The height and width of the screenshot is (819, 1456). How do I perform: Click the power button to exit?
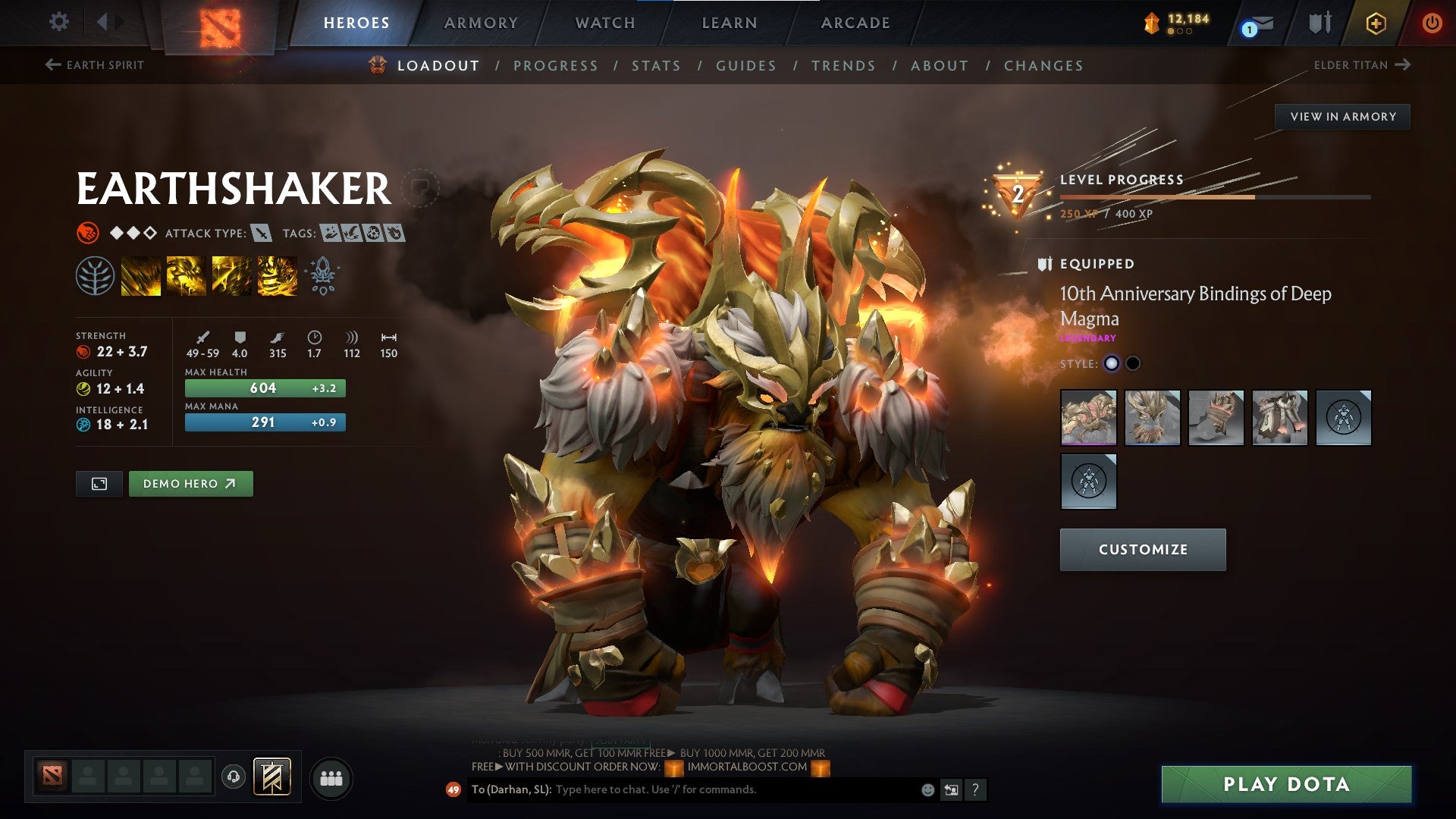[1433, 23]
